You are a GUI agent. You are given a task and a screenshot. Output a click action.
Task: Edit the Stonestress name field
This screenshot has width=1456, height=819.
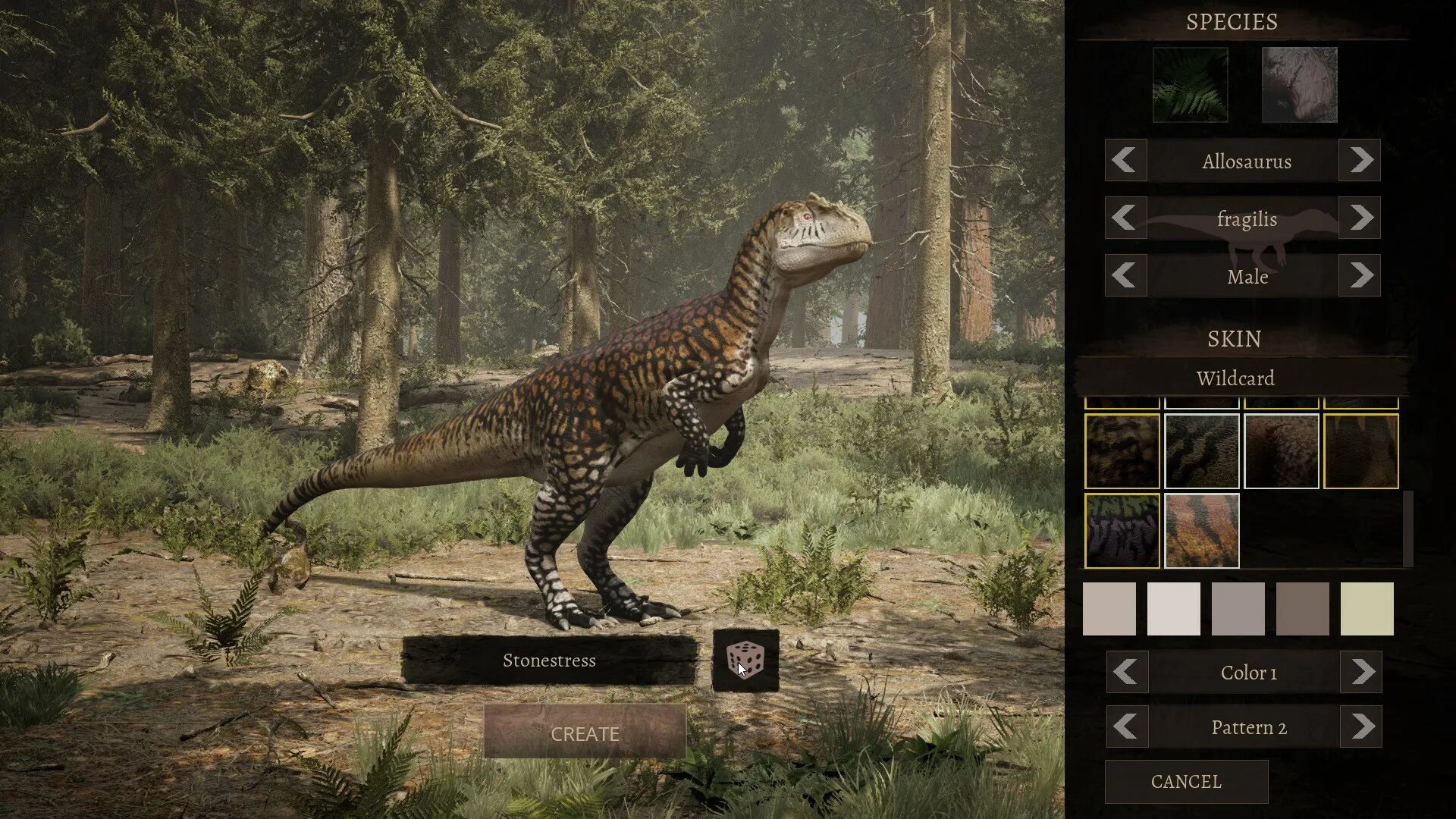tap(549, 660)
